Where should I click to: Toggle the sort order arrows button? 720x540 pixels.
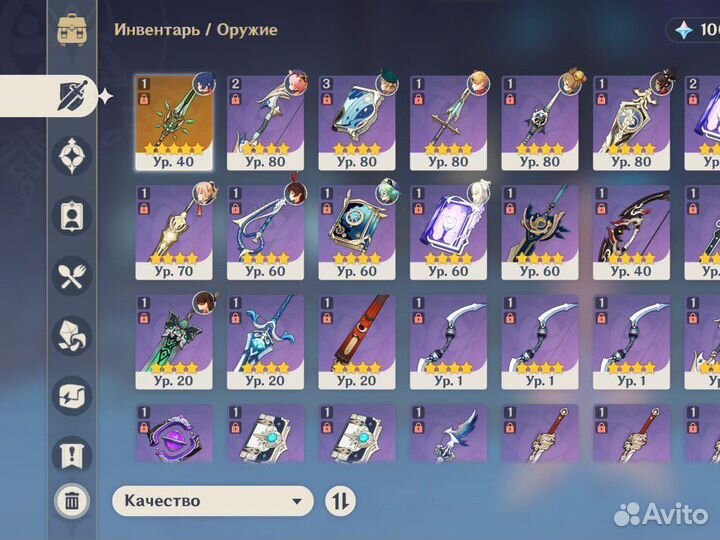pos(340,501)
